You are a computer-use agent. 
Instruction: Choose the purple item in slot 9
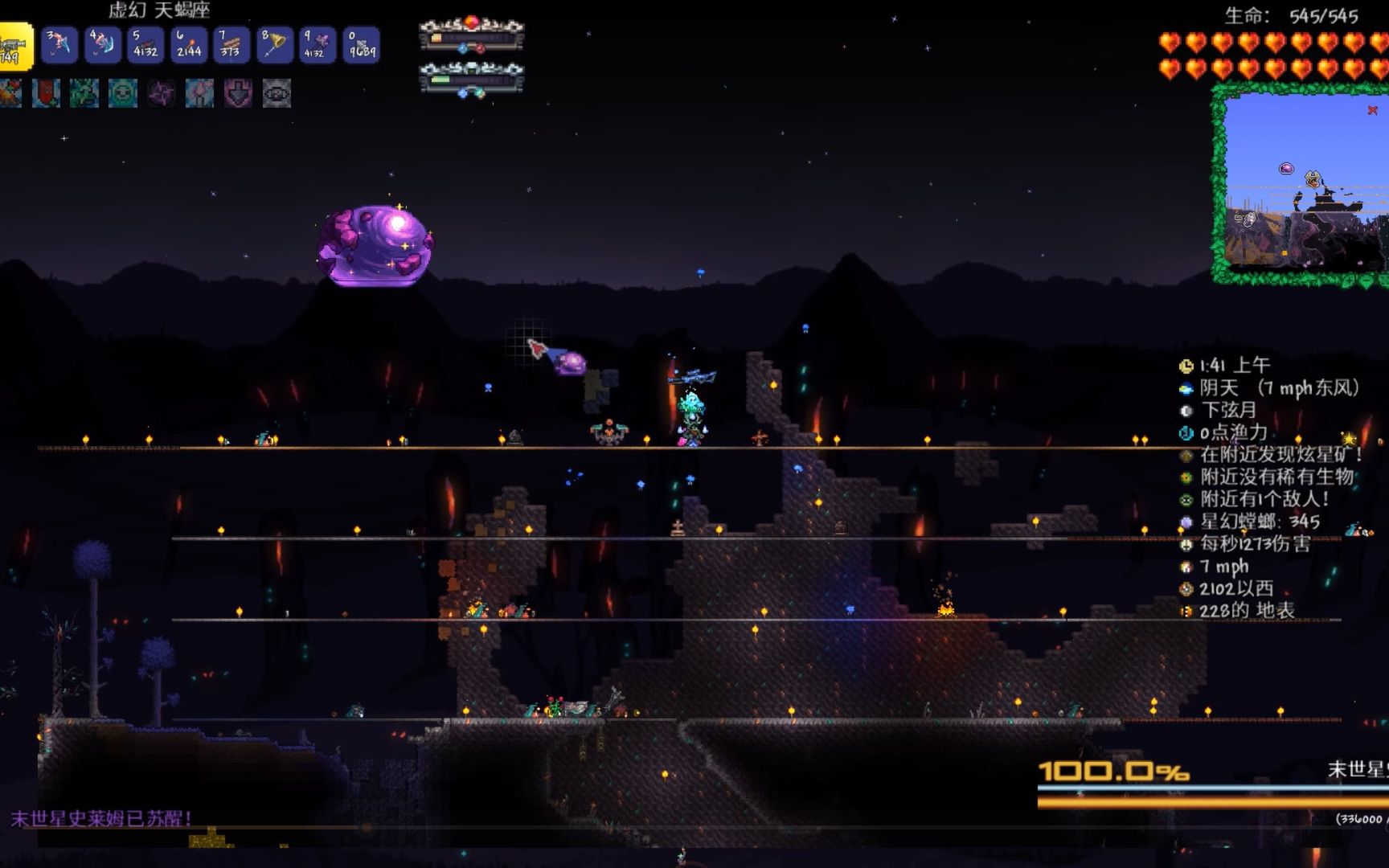(x=318, y=45)
